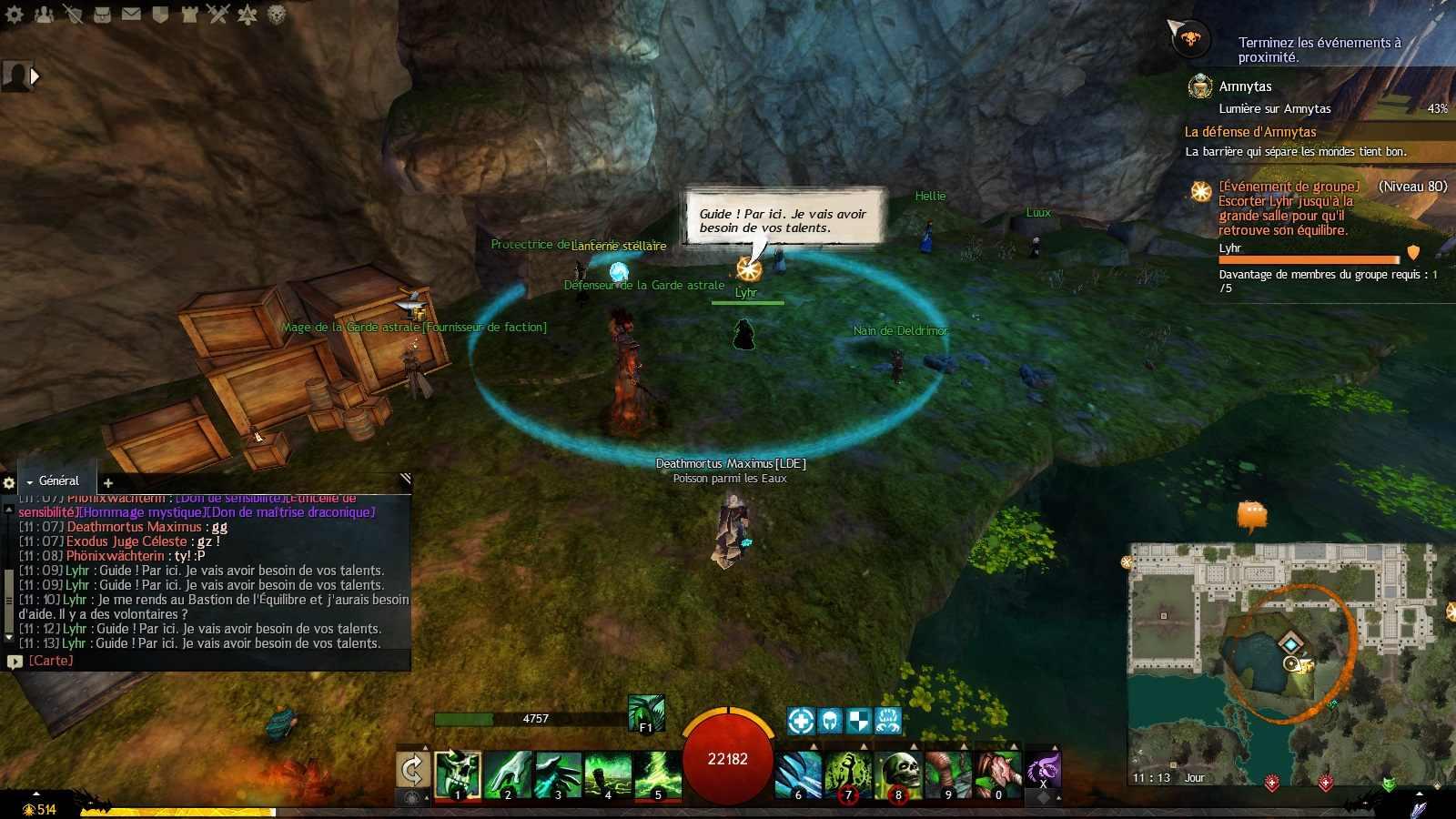Use the blue claws healing skill in slot 6
This screenshot has width=1456, height=819.
799,774
